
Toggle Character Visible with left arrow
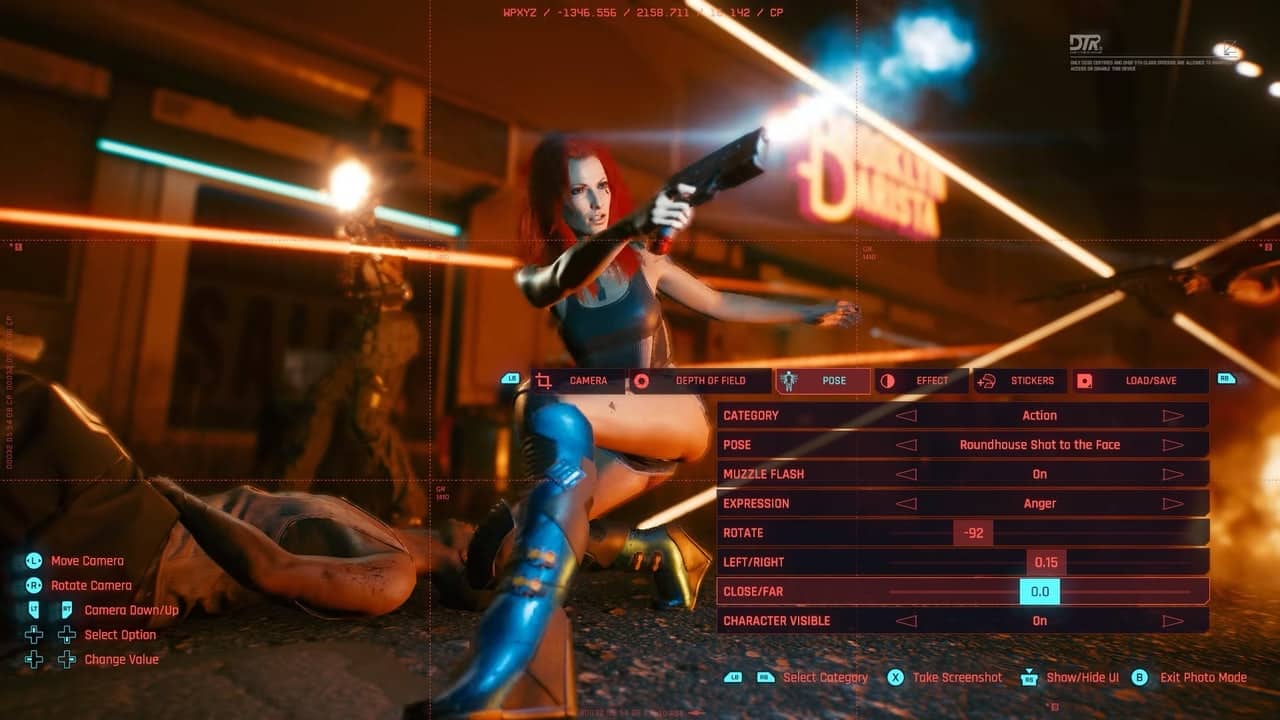pyautogui.click(x=906, y=621)
